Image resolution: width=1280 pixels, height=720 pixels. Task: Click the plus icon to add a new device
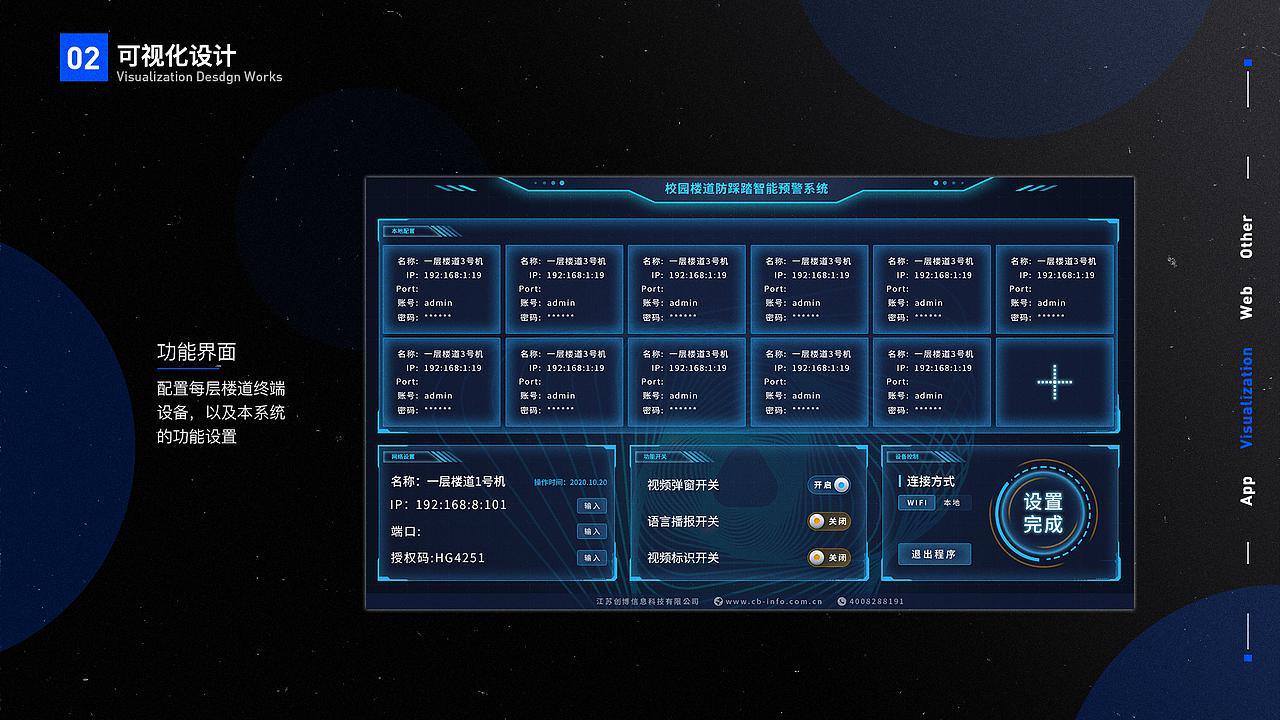1056,380
